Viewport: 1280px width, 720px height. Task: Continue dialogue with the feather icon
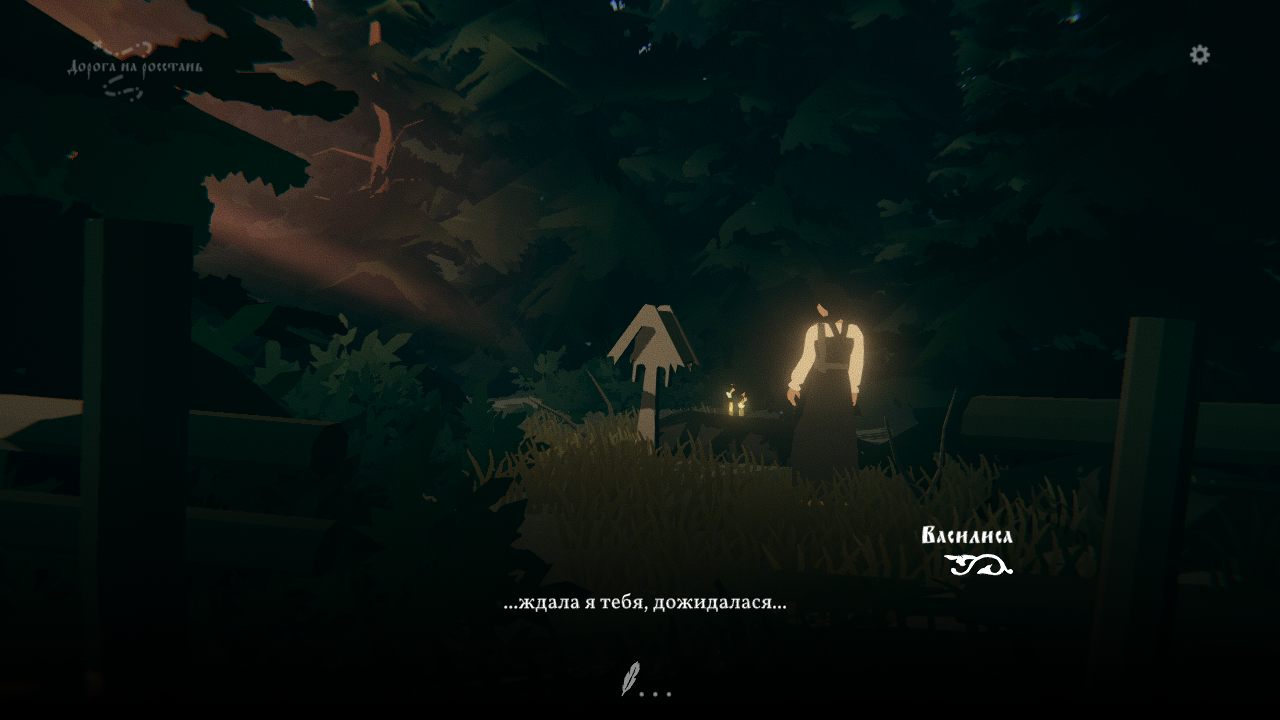point(631,680)
